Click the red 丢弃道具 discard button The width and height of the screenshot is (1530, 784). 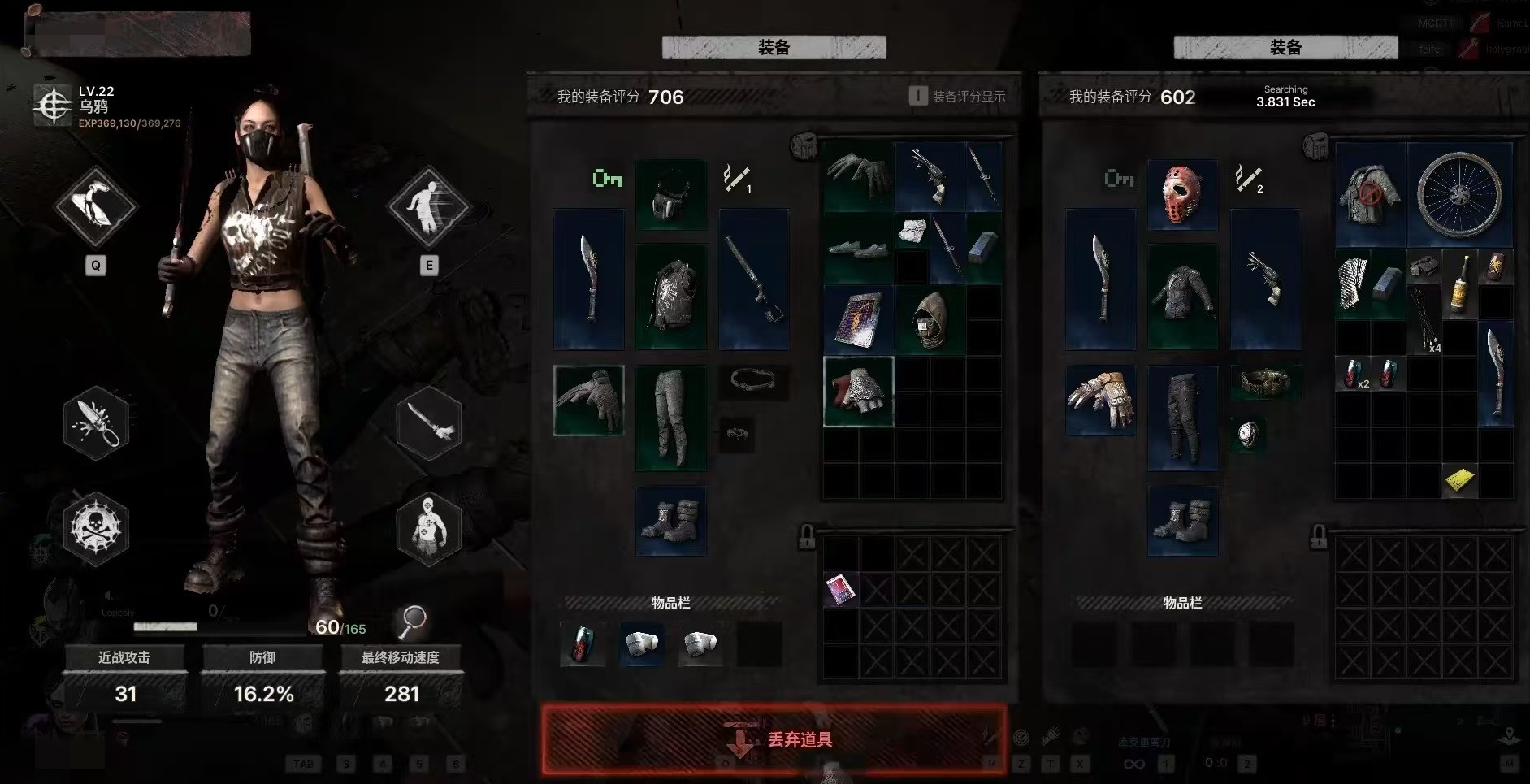click(774, 739)
